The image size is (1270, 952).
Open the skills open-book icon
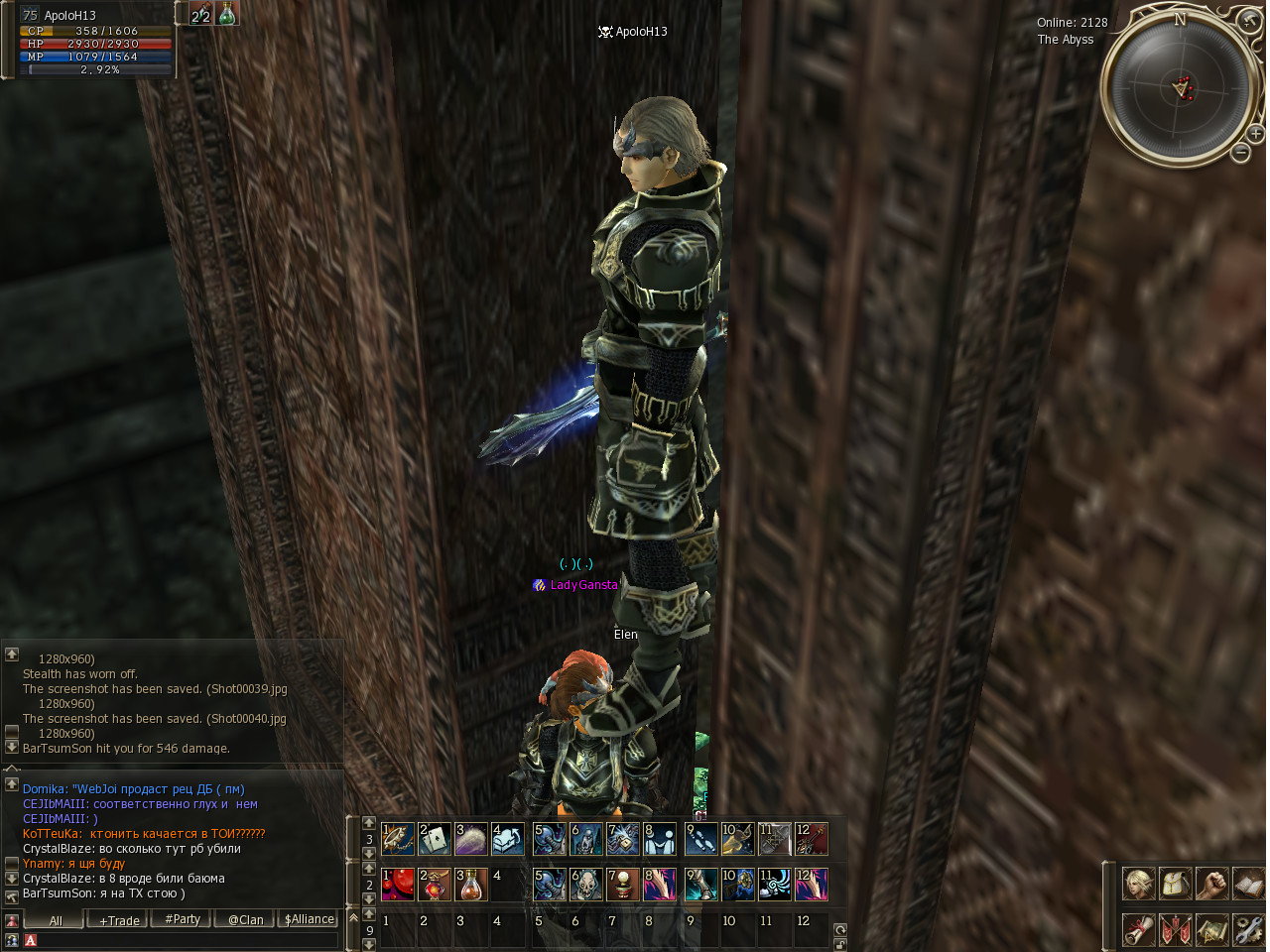coord(1248,883)
